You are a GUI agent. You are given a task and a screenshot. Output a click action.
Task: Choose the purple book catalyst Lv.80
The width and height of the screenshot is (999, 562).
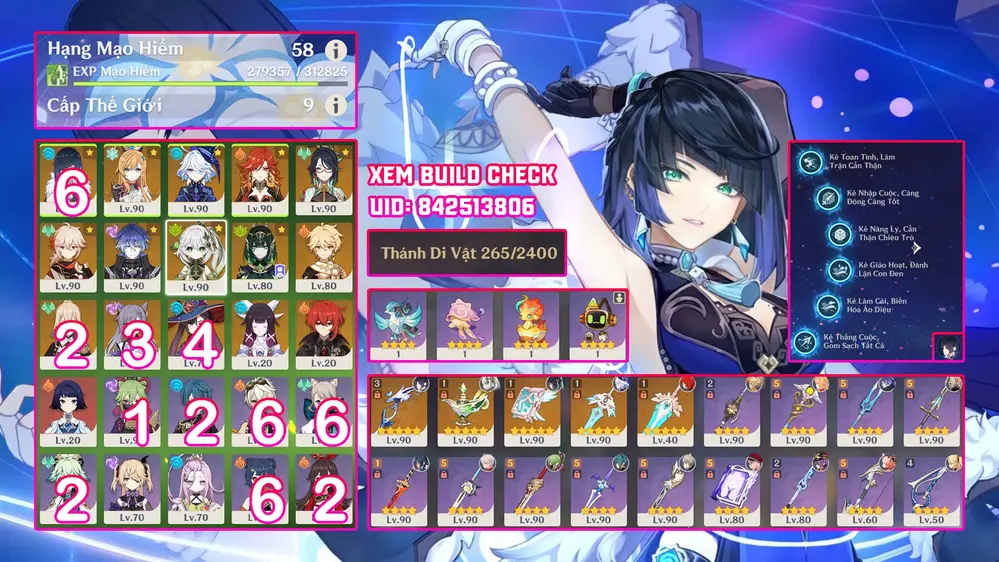pos(731,490)
